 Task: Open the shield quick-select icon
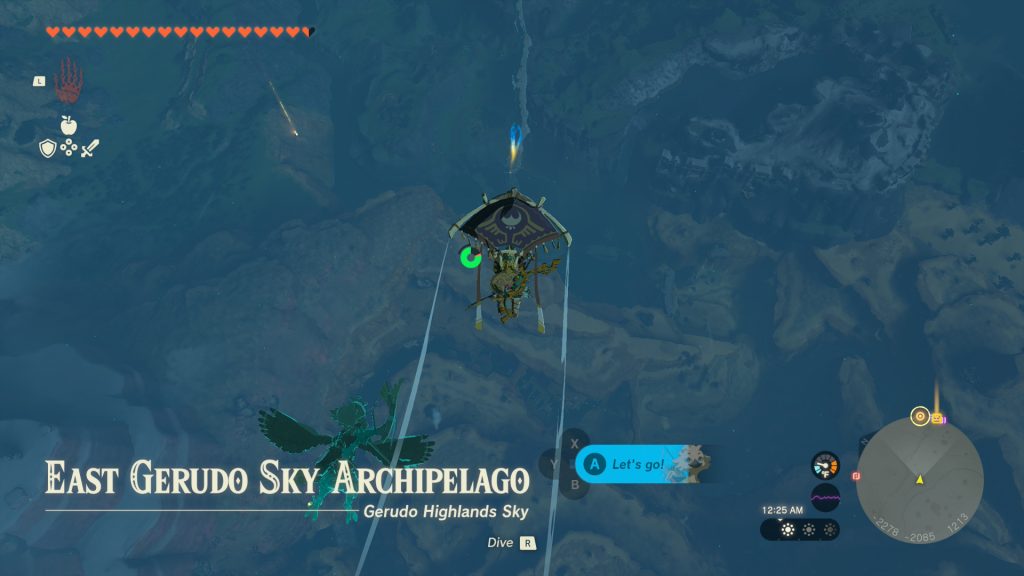47,149
